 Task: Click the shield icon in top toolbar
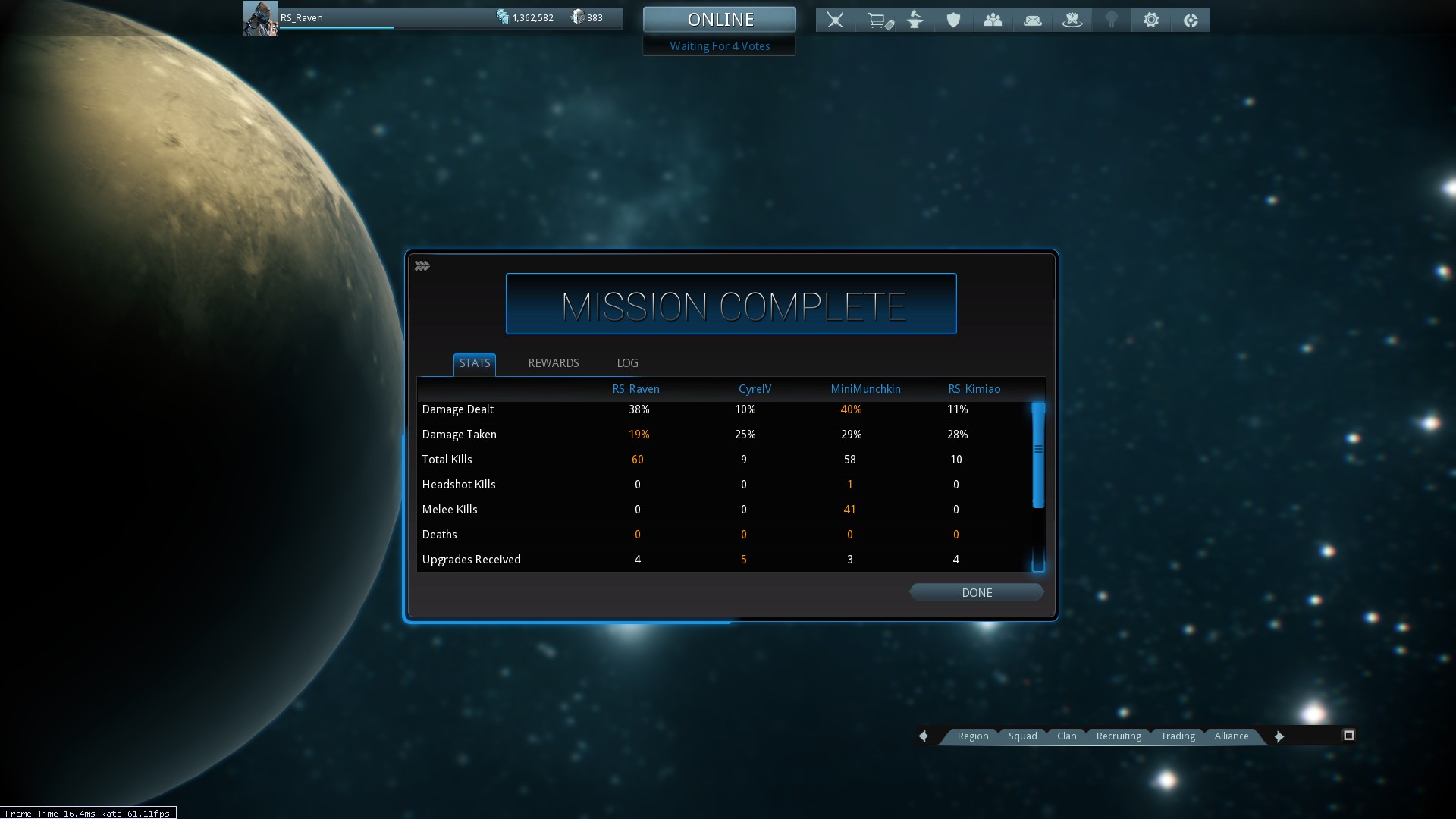[x=953, y=20]
